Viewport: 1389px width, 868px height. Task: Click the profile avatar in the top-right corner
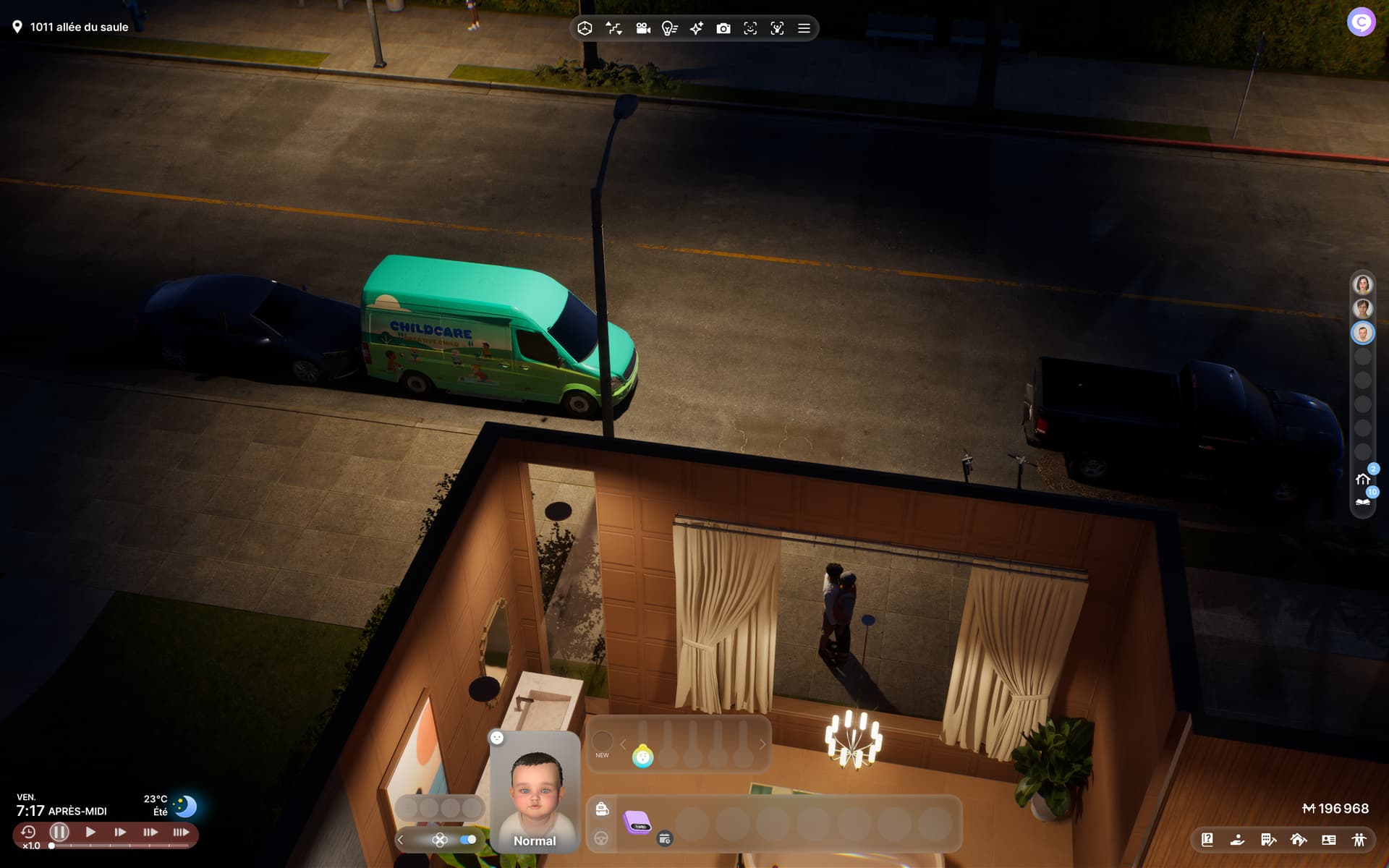[1361, 22]
